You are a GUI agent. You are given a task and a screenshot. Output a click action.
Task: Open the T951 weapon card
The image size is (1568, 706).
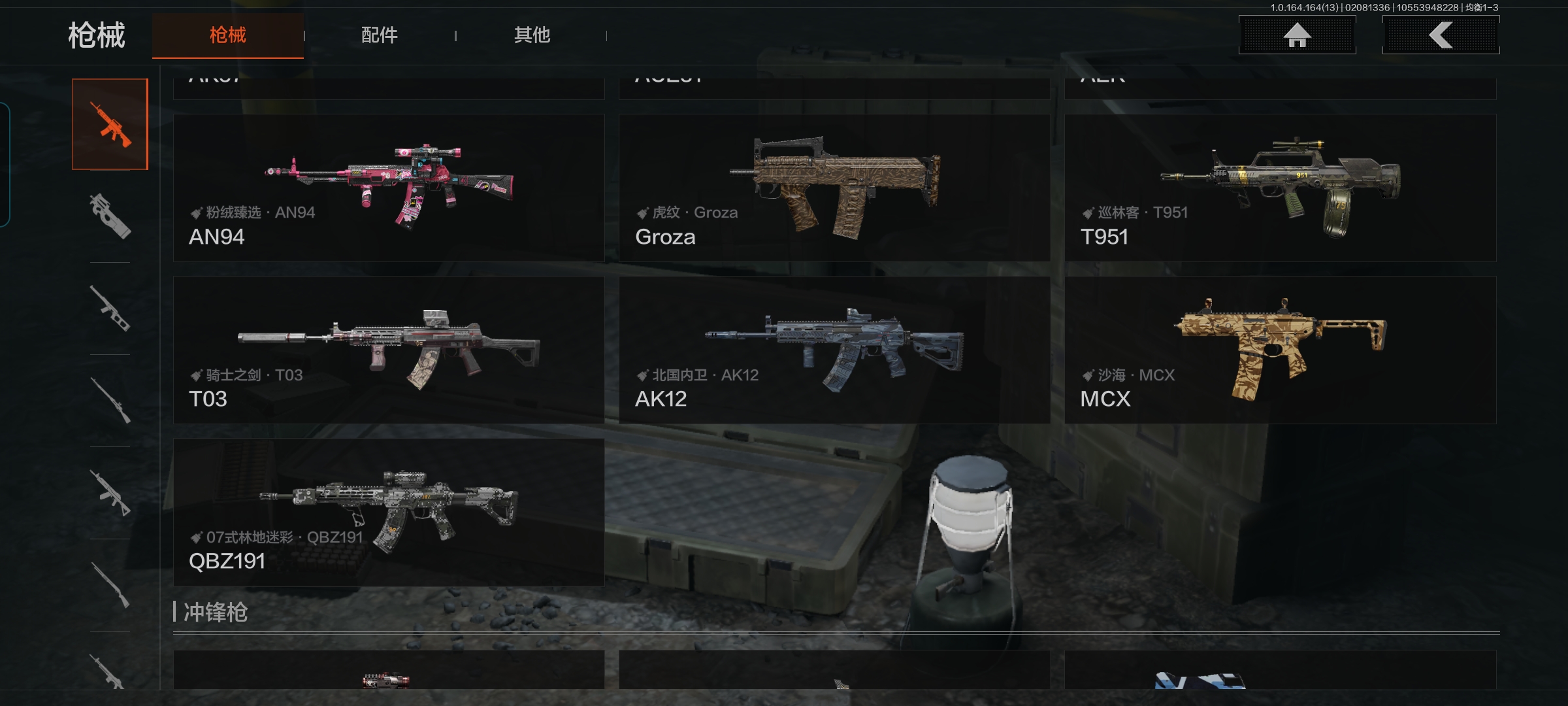[x=1280, y=188]
